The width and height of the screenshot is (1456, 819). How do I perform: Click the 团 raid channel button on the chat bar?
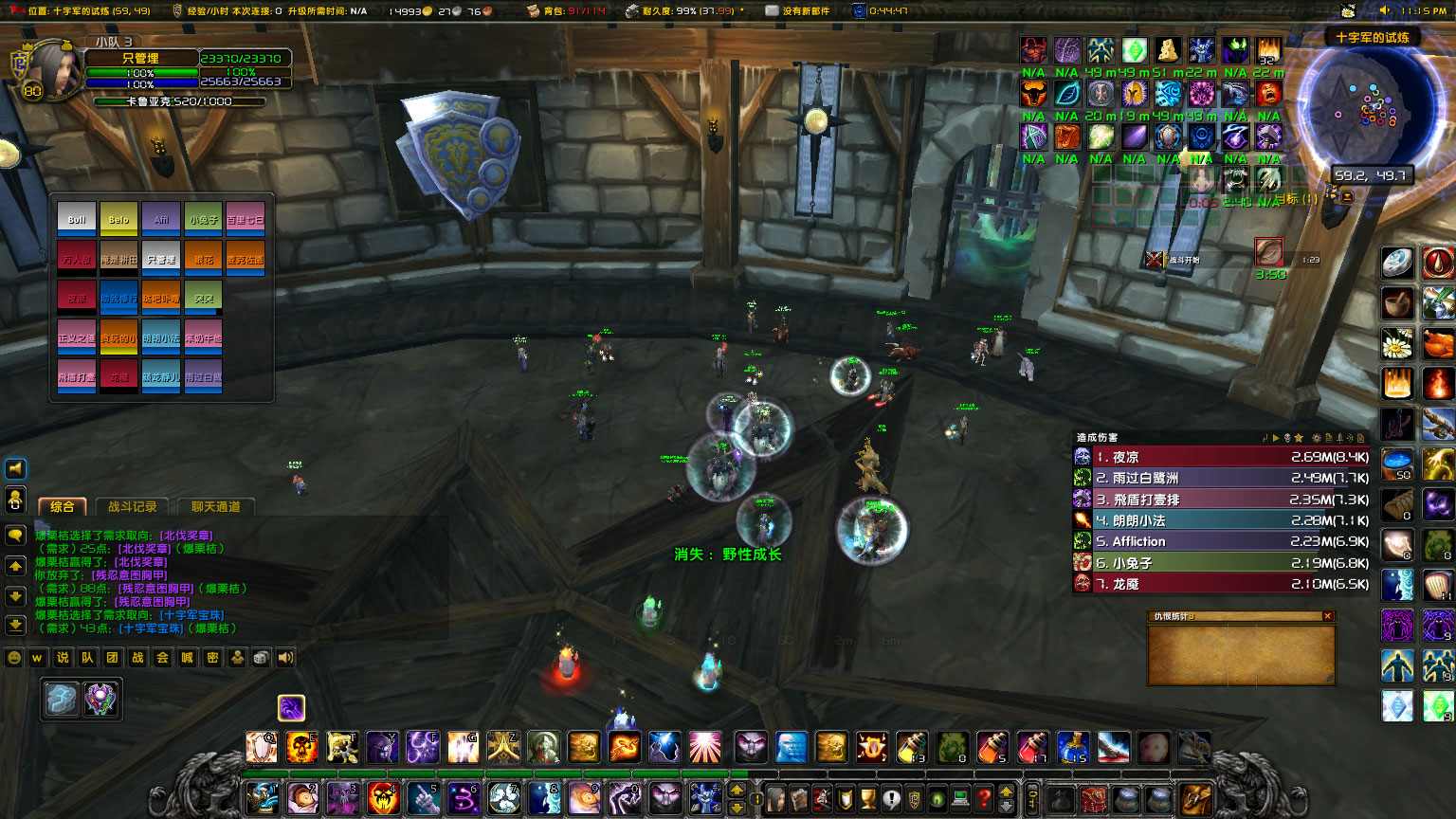[x=112, y=658]
